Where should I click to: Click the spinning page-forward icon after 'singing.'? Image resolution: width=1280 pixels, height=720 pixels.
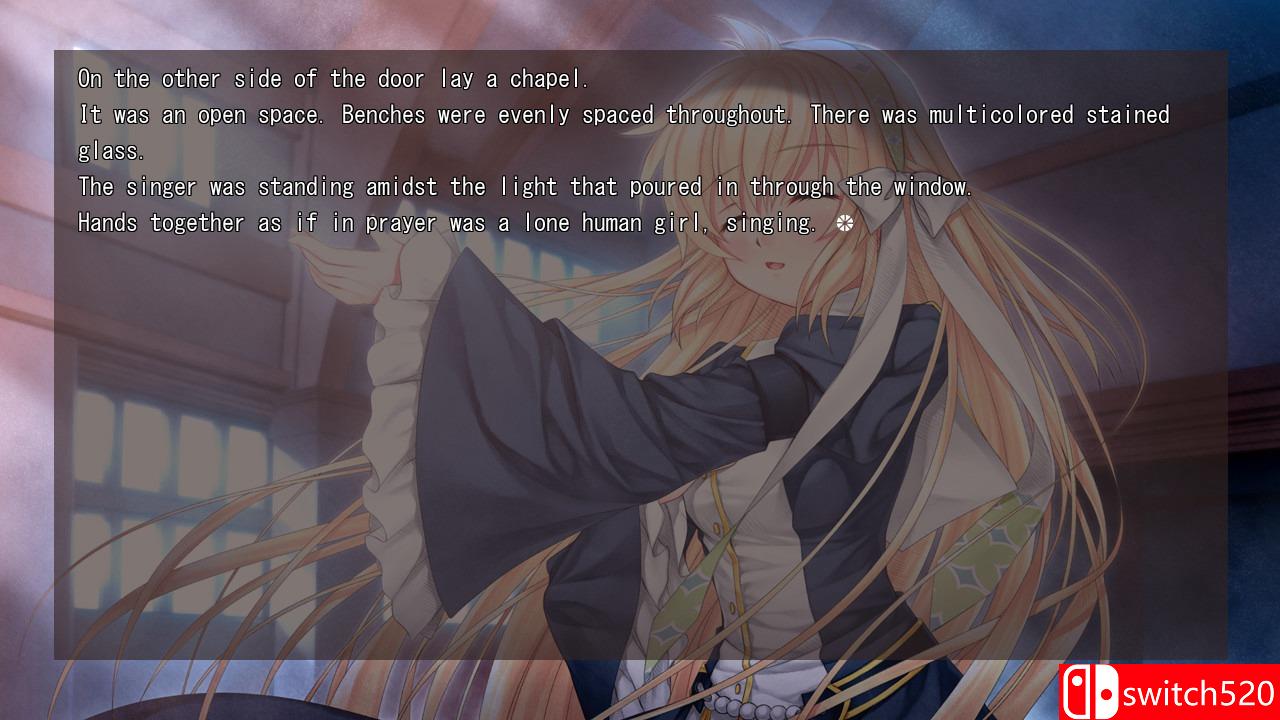click(846, 222)
